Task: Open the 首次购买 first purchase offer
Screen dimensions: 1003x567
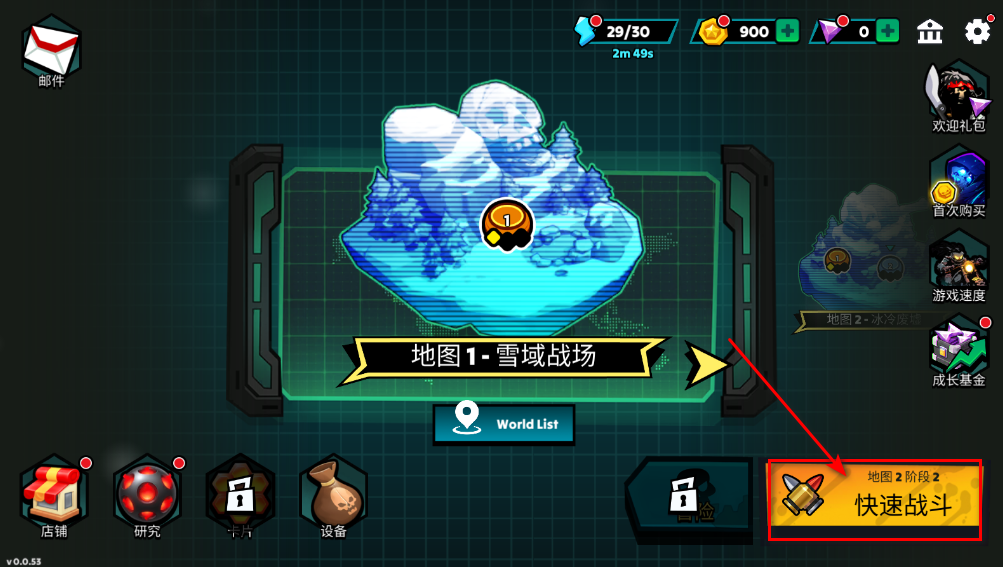Action: tap(958, 182)
